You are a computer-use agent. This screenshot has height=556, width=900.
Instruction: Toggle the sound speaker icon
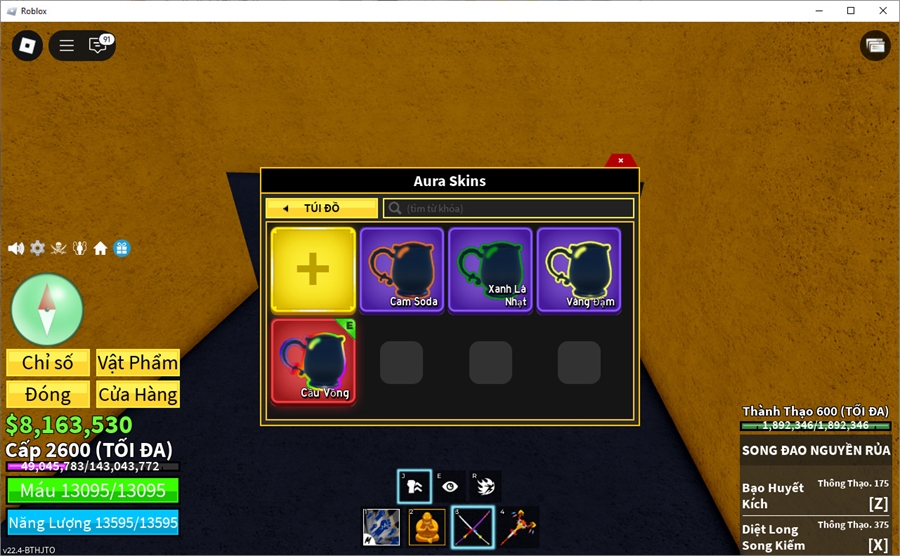tap(16, 248)
